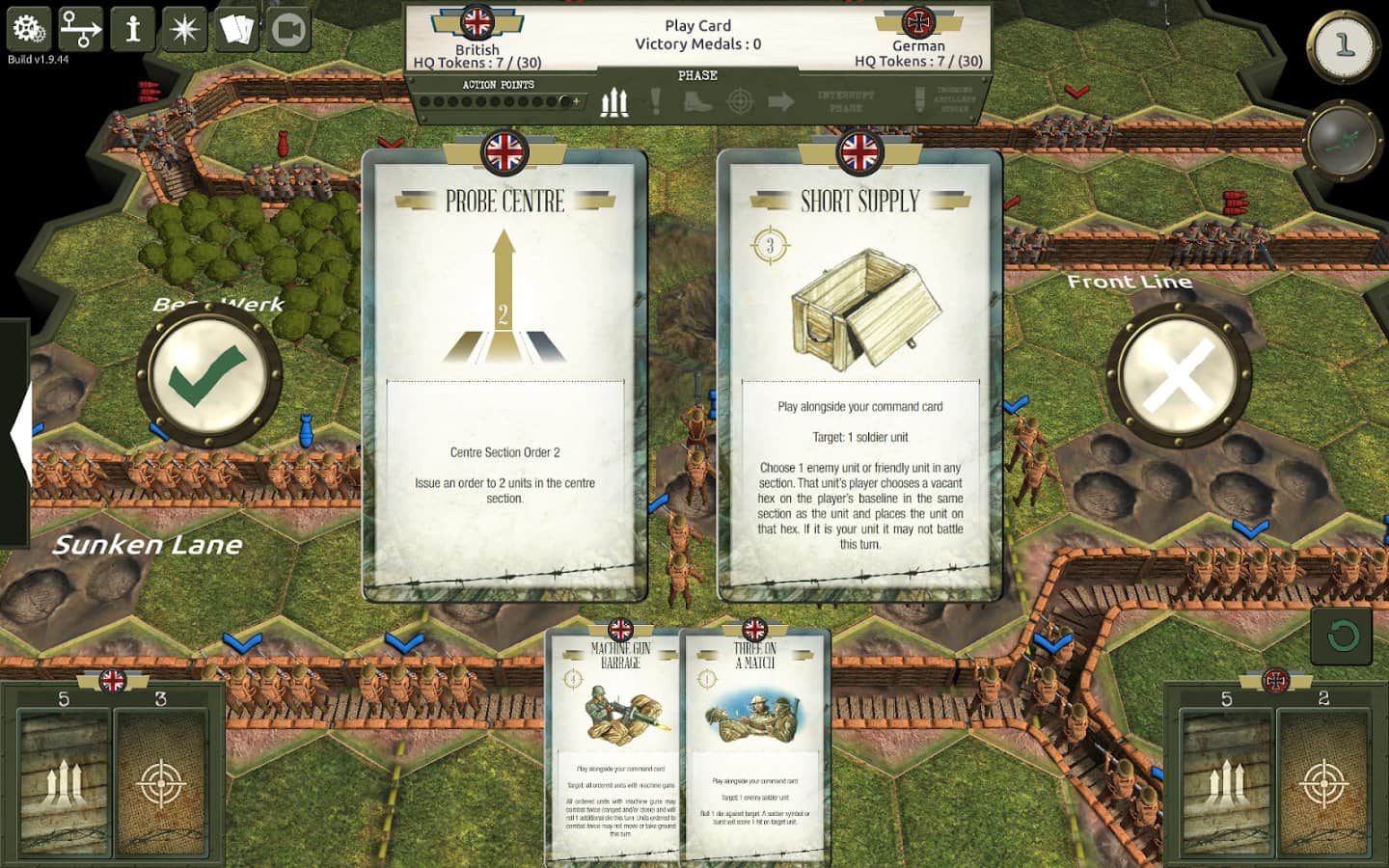Screen dimensions: 1389x868
Task: Open settings with the gears icon
Action: tap(29, 29)
